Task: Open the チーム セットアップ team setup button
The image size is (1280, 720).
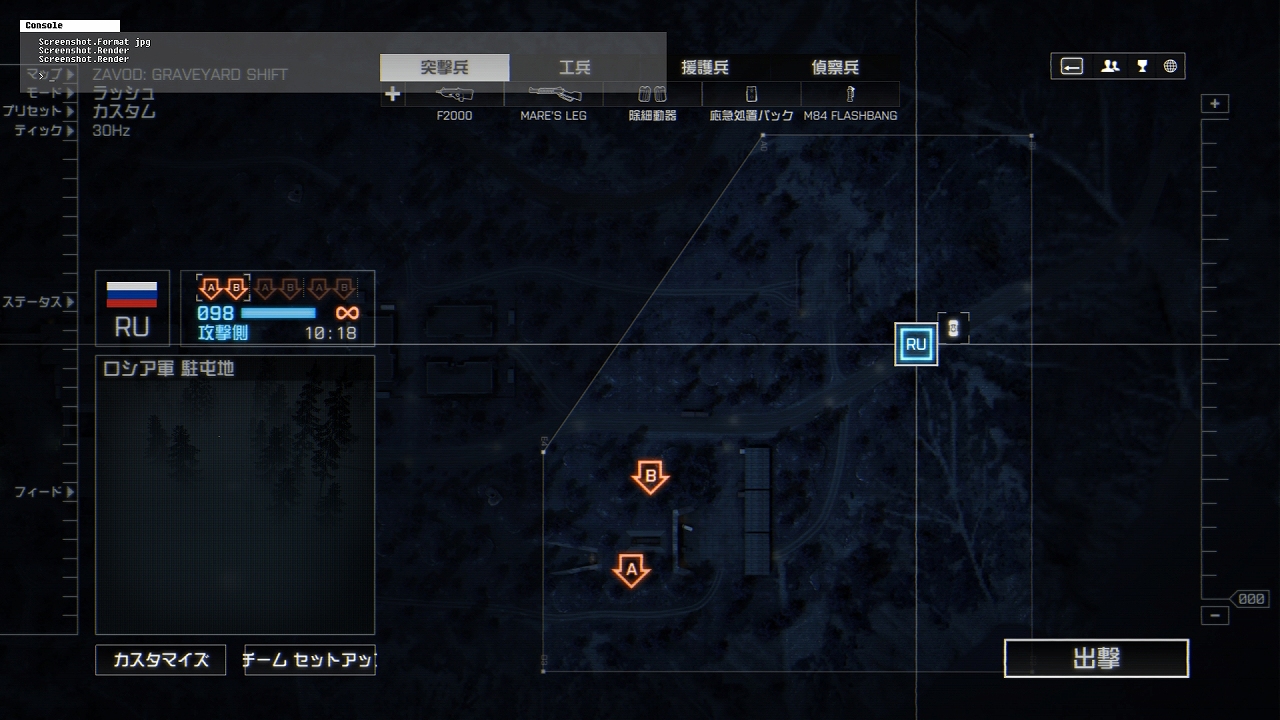Action: pyautogui.click(x=310, y=660)
